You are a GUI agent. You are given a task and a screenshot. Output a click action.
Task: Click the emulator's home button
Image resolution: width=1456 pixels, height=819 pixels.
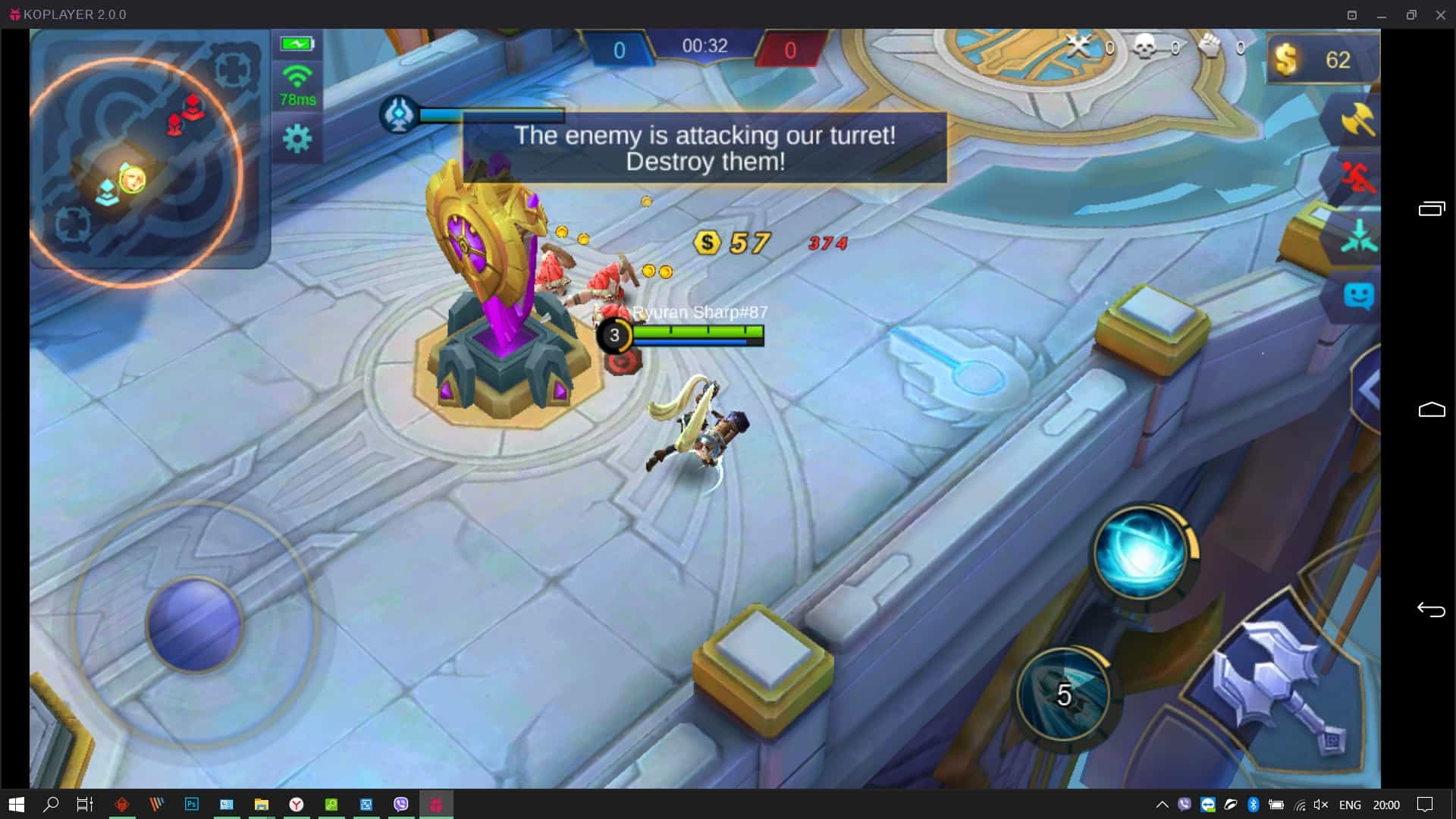tap(1431, 410)
